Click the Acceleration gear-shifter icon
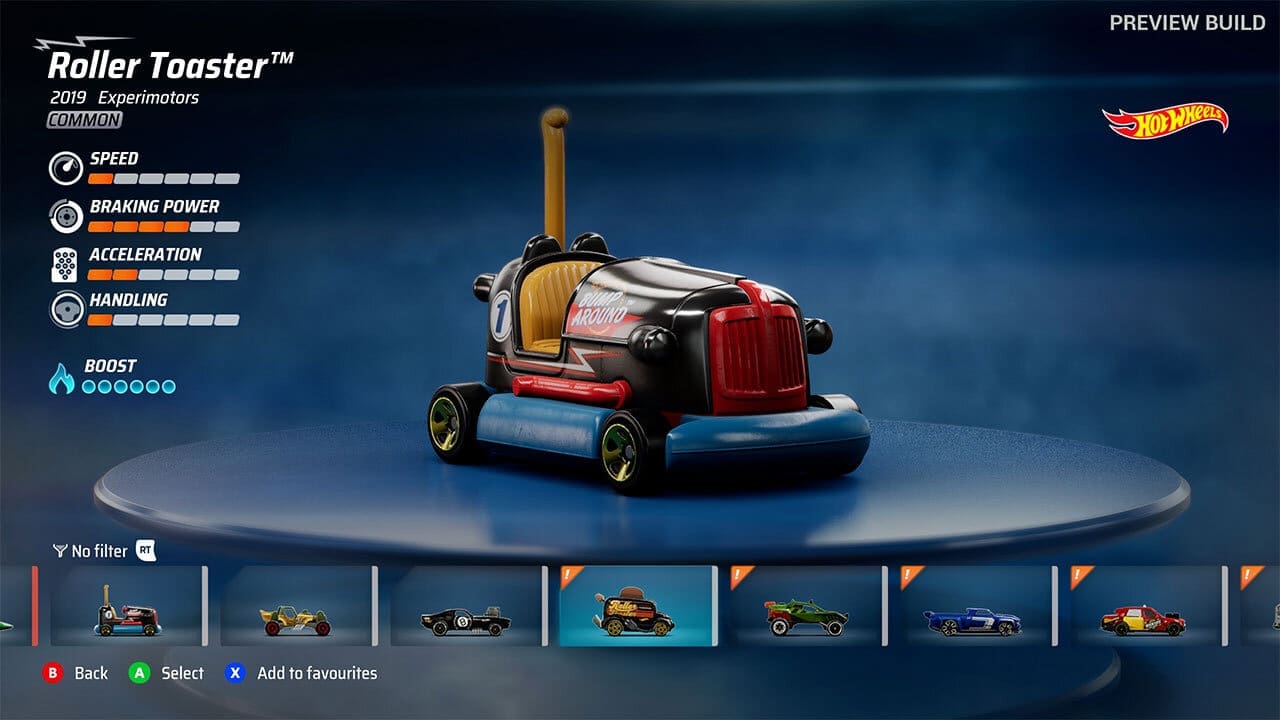 pyautogui.click(x=66, y=263)
